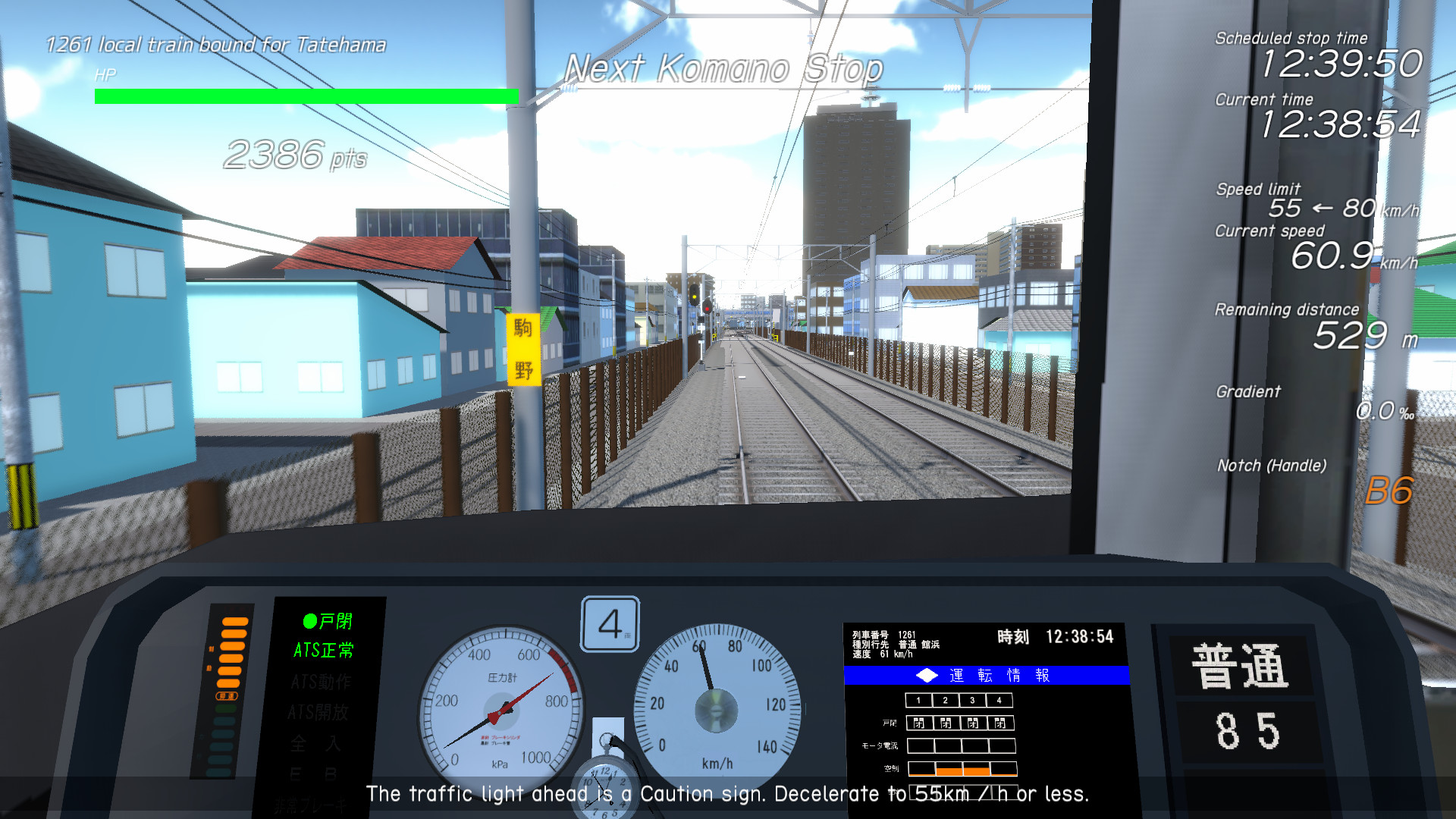Toggle the ATS開放 indicator lamp

click(318, 713)
